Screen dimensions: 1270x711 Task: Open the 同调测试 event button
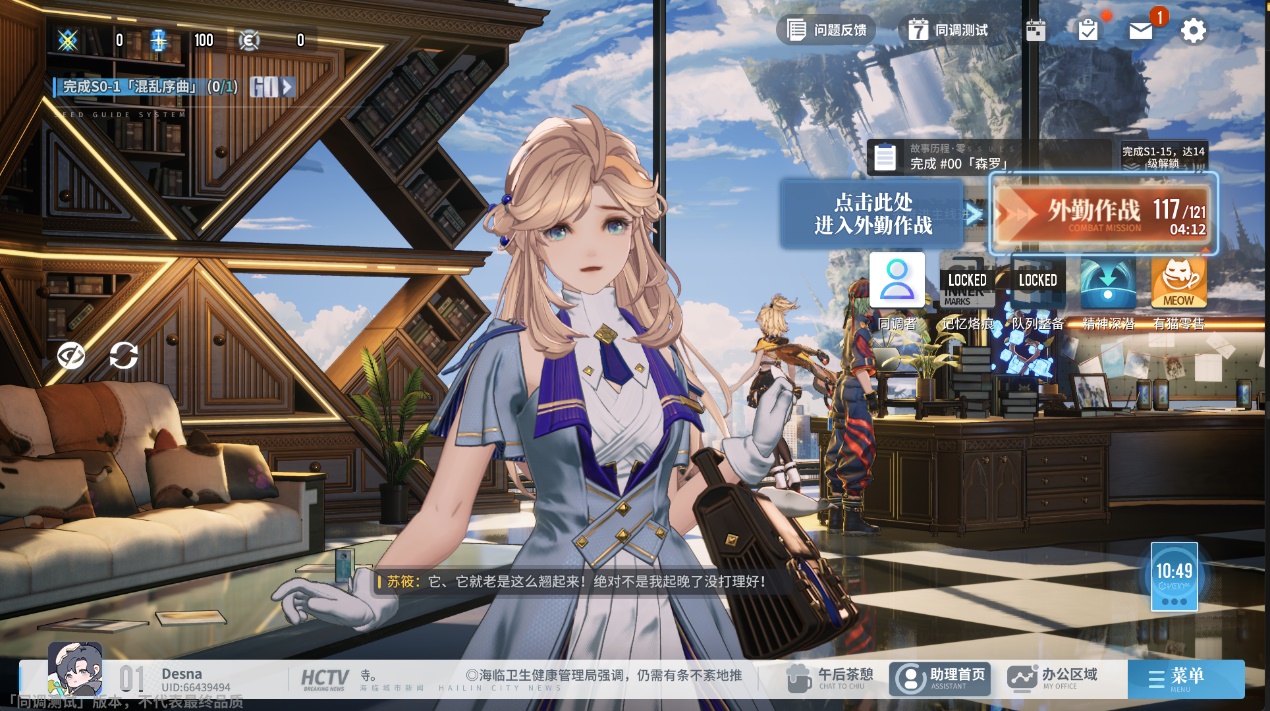tap(947, 30)
